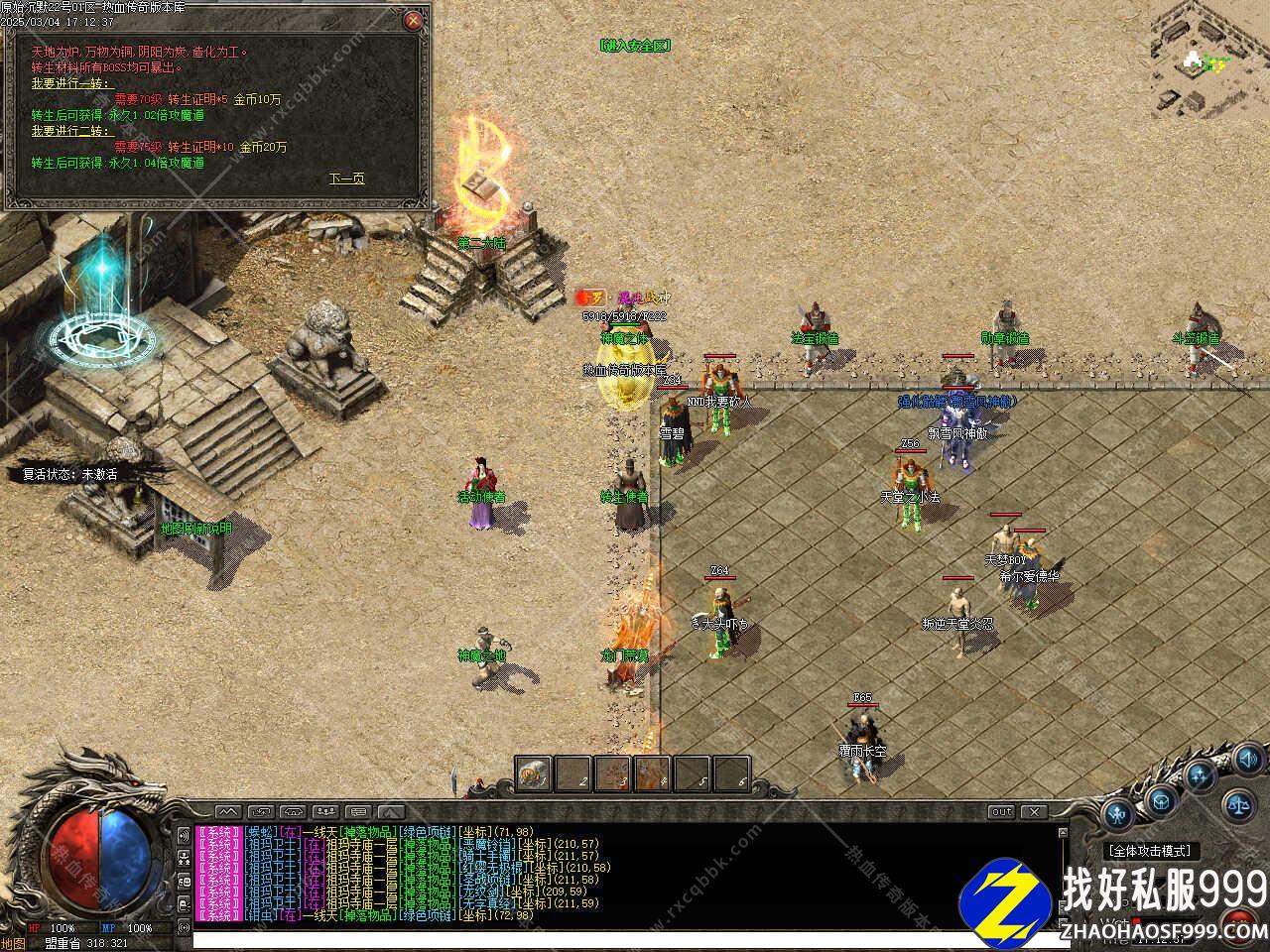Close the chat panel with its X button
The height and width of the screenshot is (952, 1270).
pyautogui.click(x=1035, y=812)
